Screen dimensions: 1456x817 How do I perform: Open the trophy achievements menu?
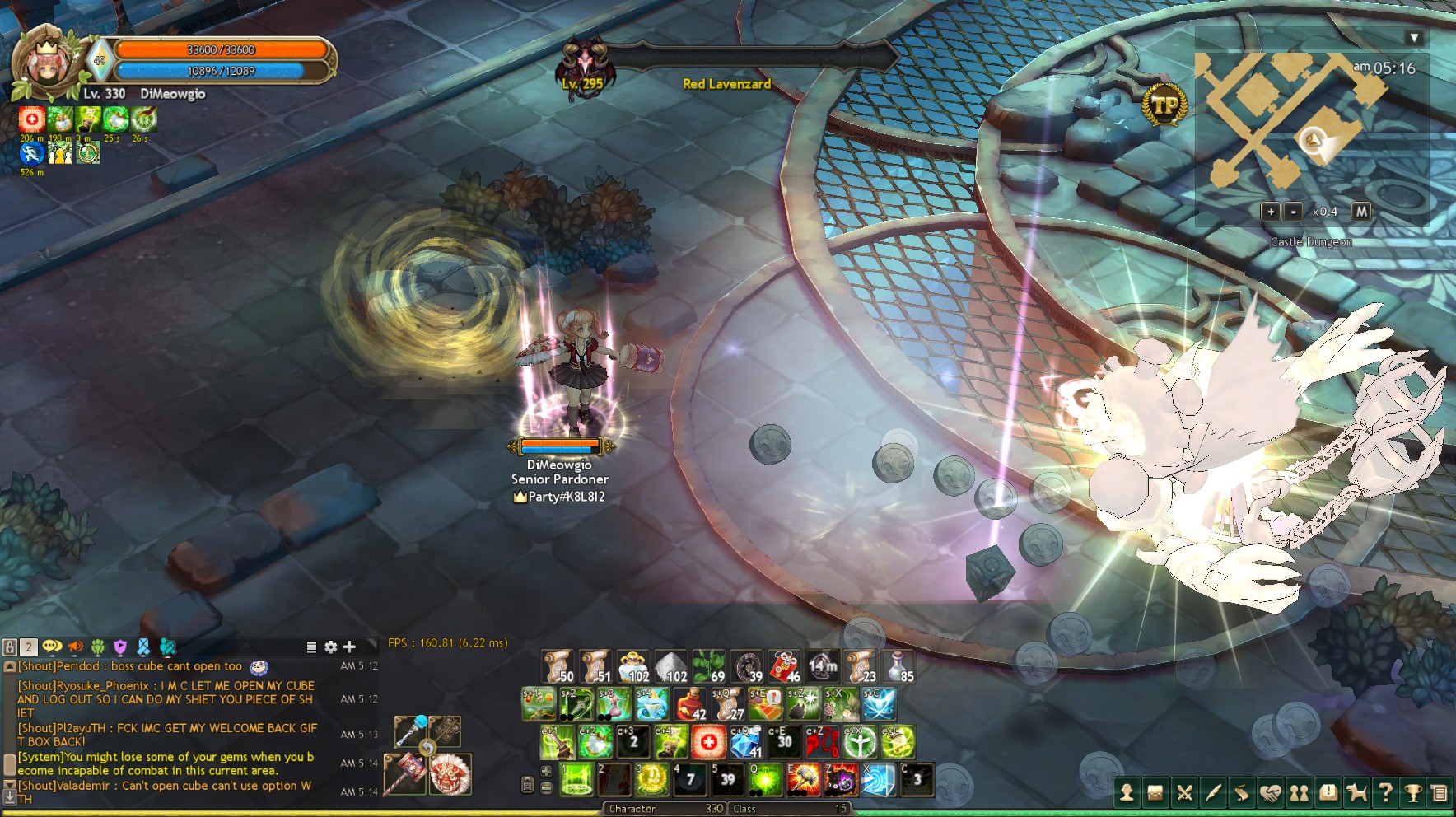(x=1413, y=793)
